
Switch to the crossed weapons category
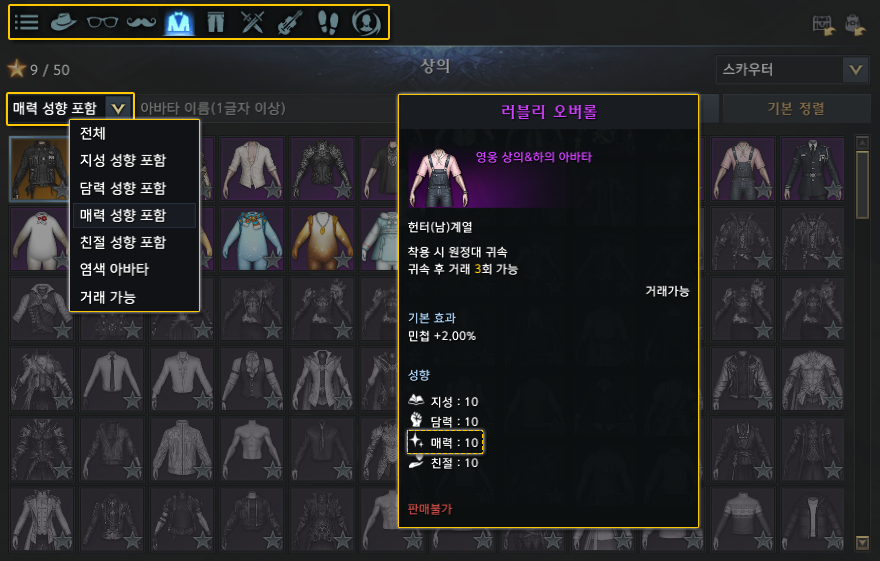(x=253, y=22)
